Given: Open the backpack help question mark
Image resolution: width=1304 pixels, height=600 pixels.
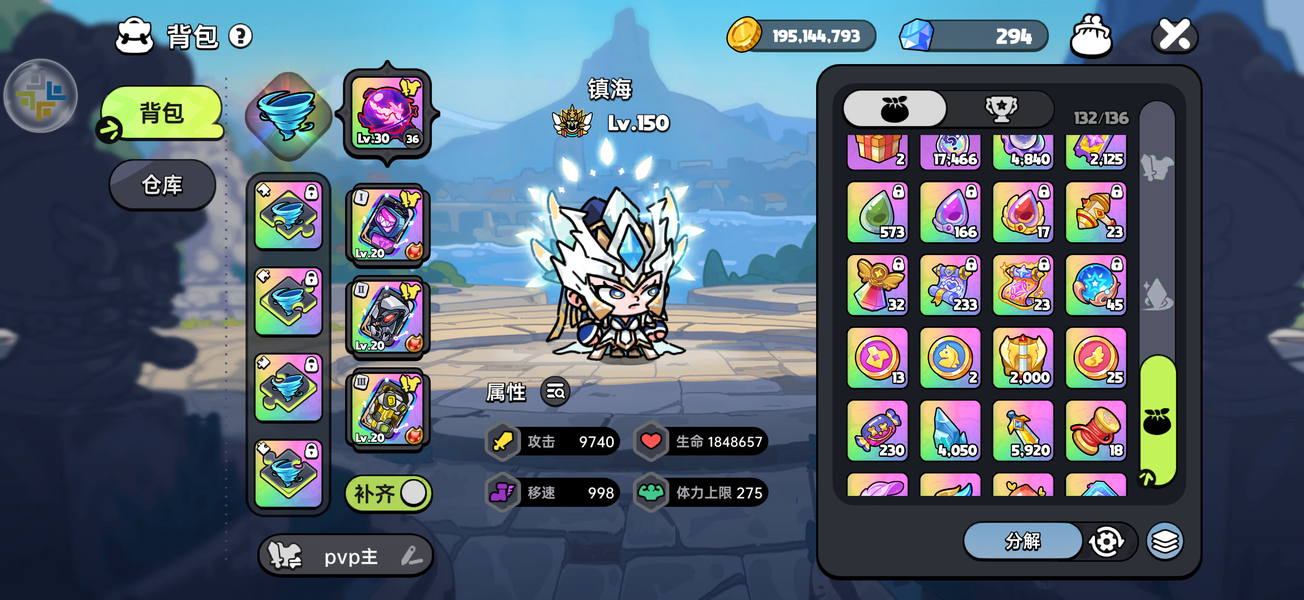Looking at the screenshot, I should click(x=240, y=37).
